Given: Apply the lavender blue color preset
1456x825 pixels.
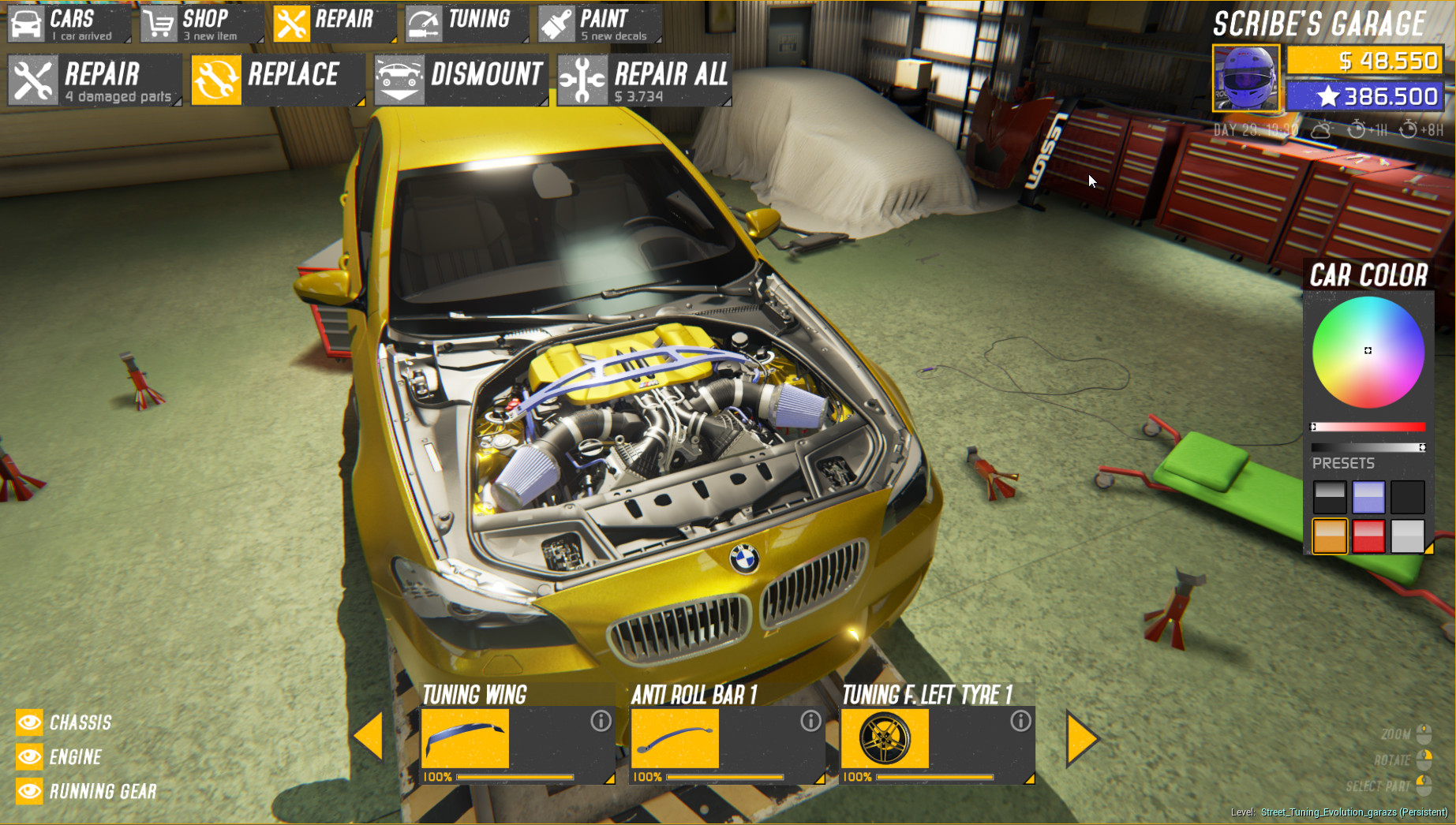Looking at the screenshot, I should pos(1368,498).
